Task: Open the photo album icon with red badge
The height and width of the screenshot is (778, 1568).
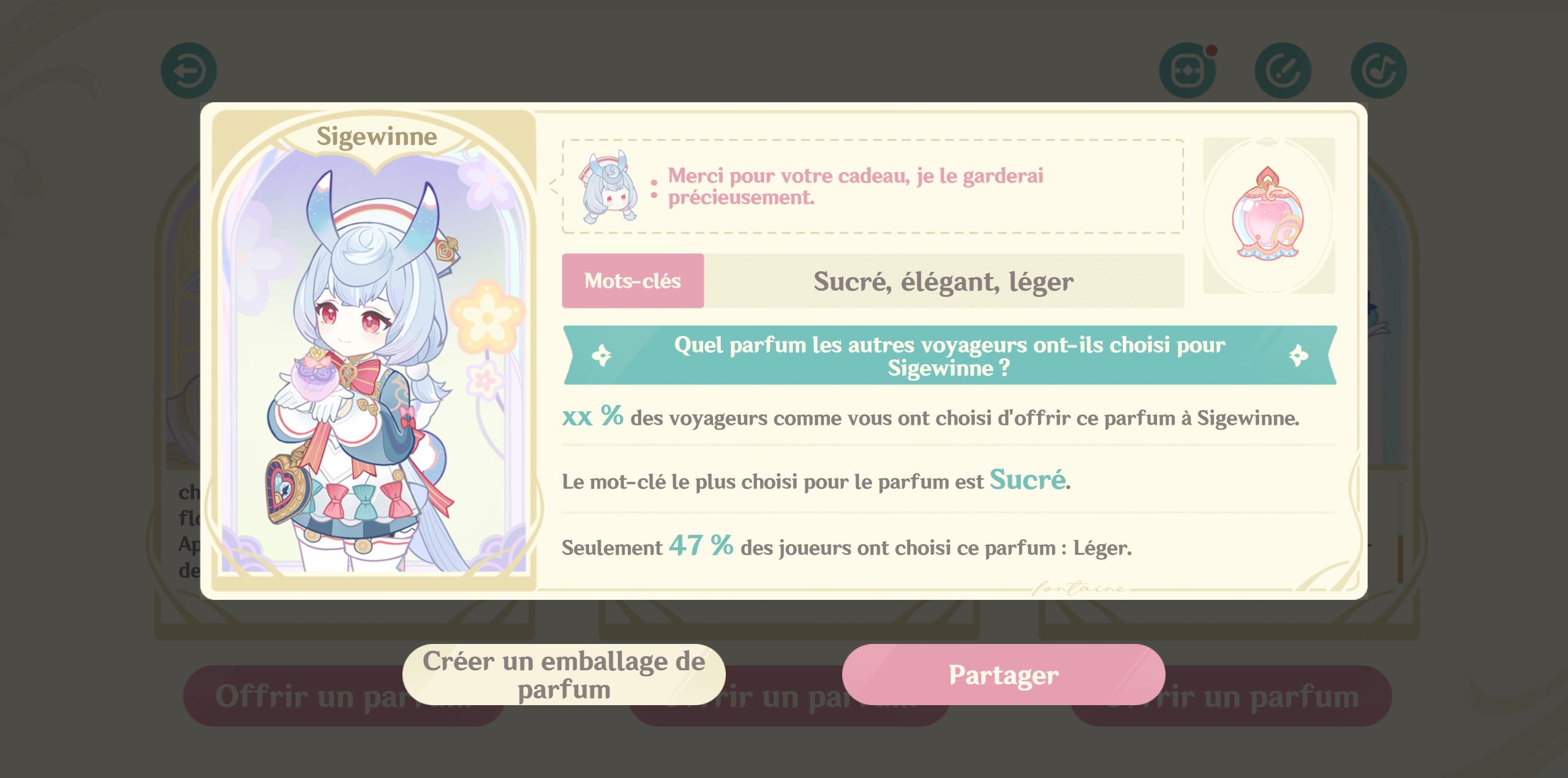Action: click(1188, 70)
